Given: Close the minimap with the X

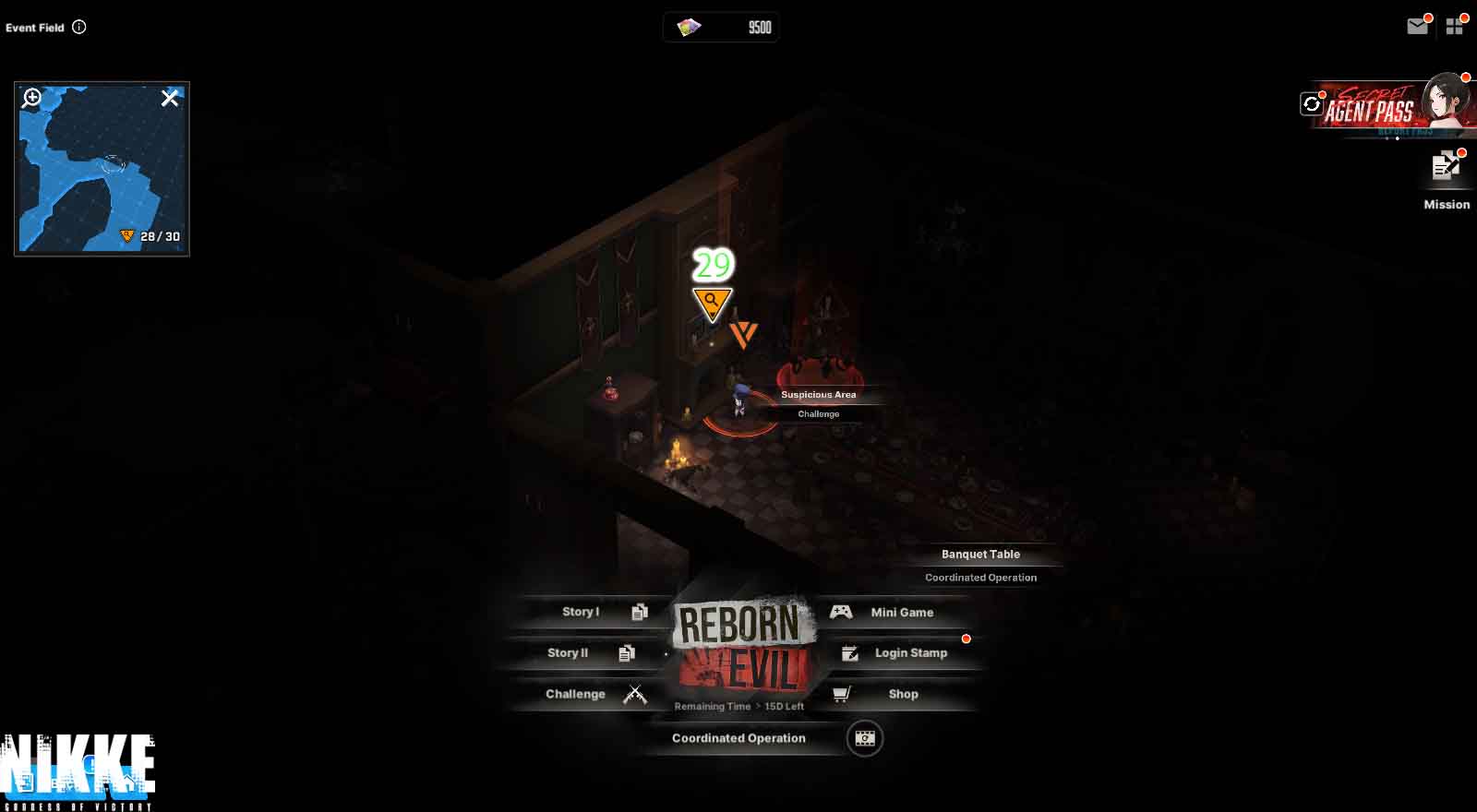Looking at the screenshot, I should [170, 98].
